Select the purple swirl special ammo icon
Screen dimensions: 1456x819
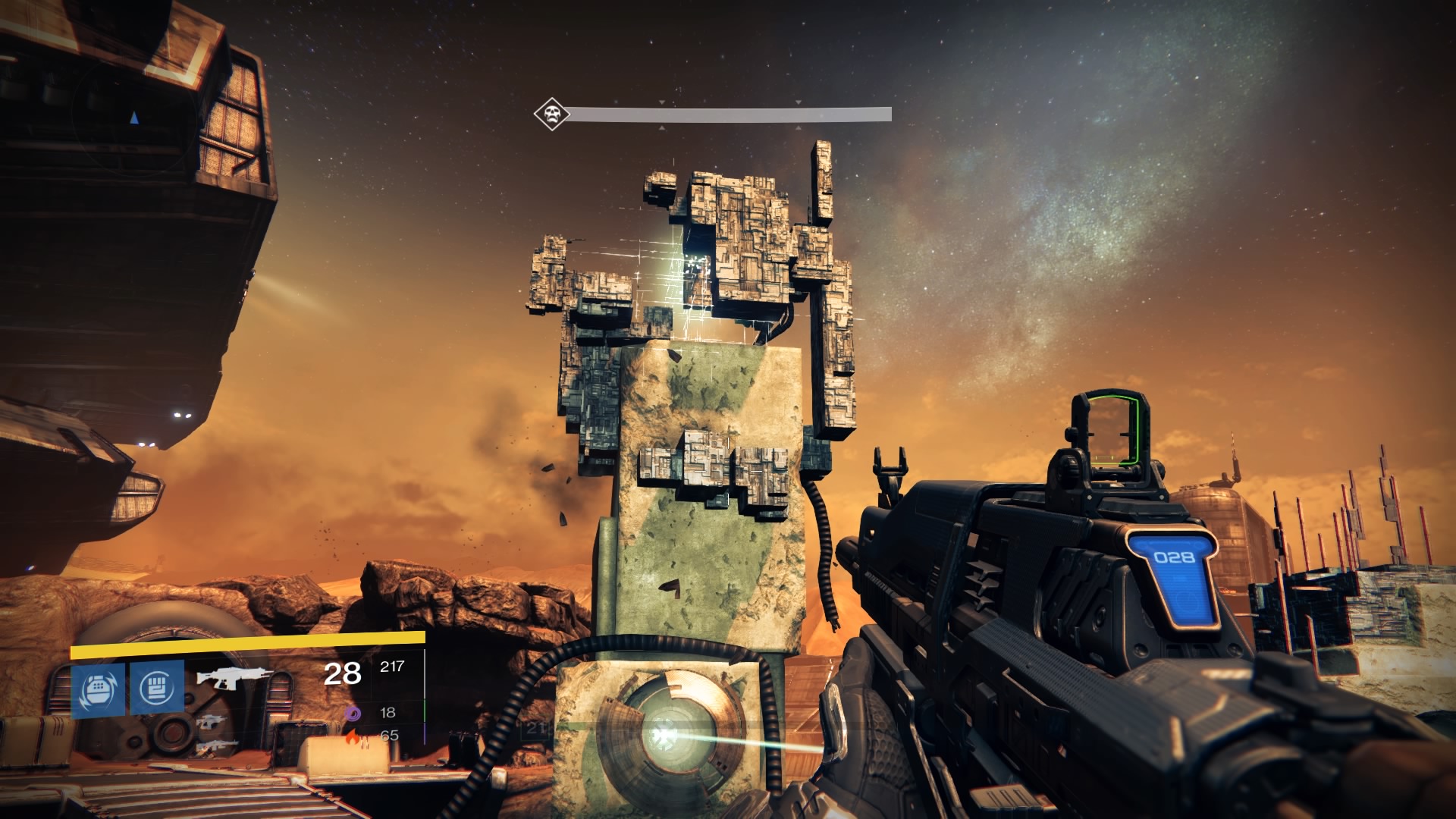(x=353, y=713)
